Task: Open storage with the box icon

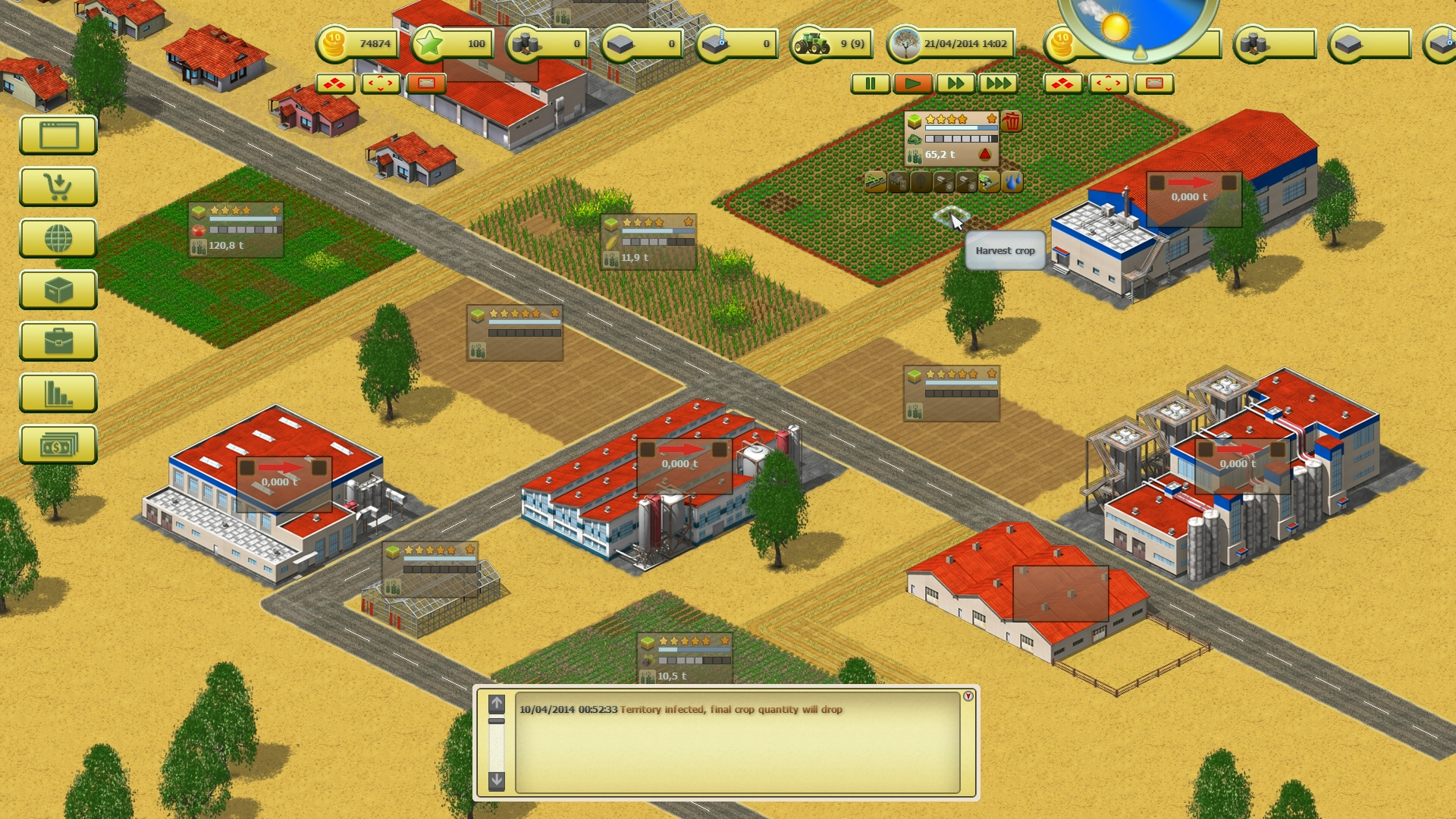Action: (x=58, y=290)
